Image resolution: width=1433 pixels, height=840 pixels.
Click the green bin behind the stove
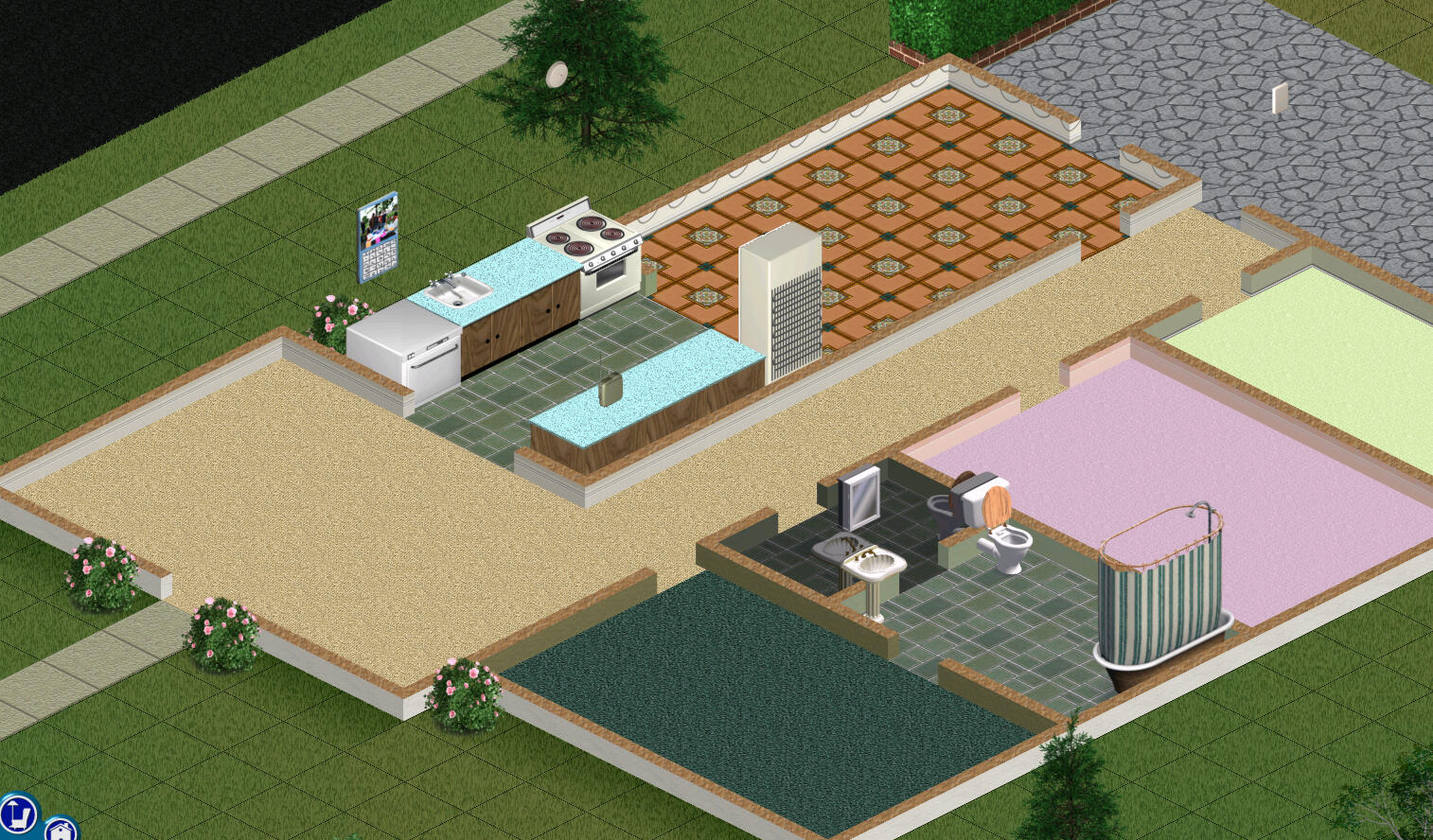(x=650, y=274)
